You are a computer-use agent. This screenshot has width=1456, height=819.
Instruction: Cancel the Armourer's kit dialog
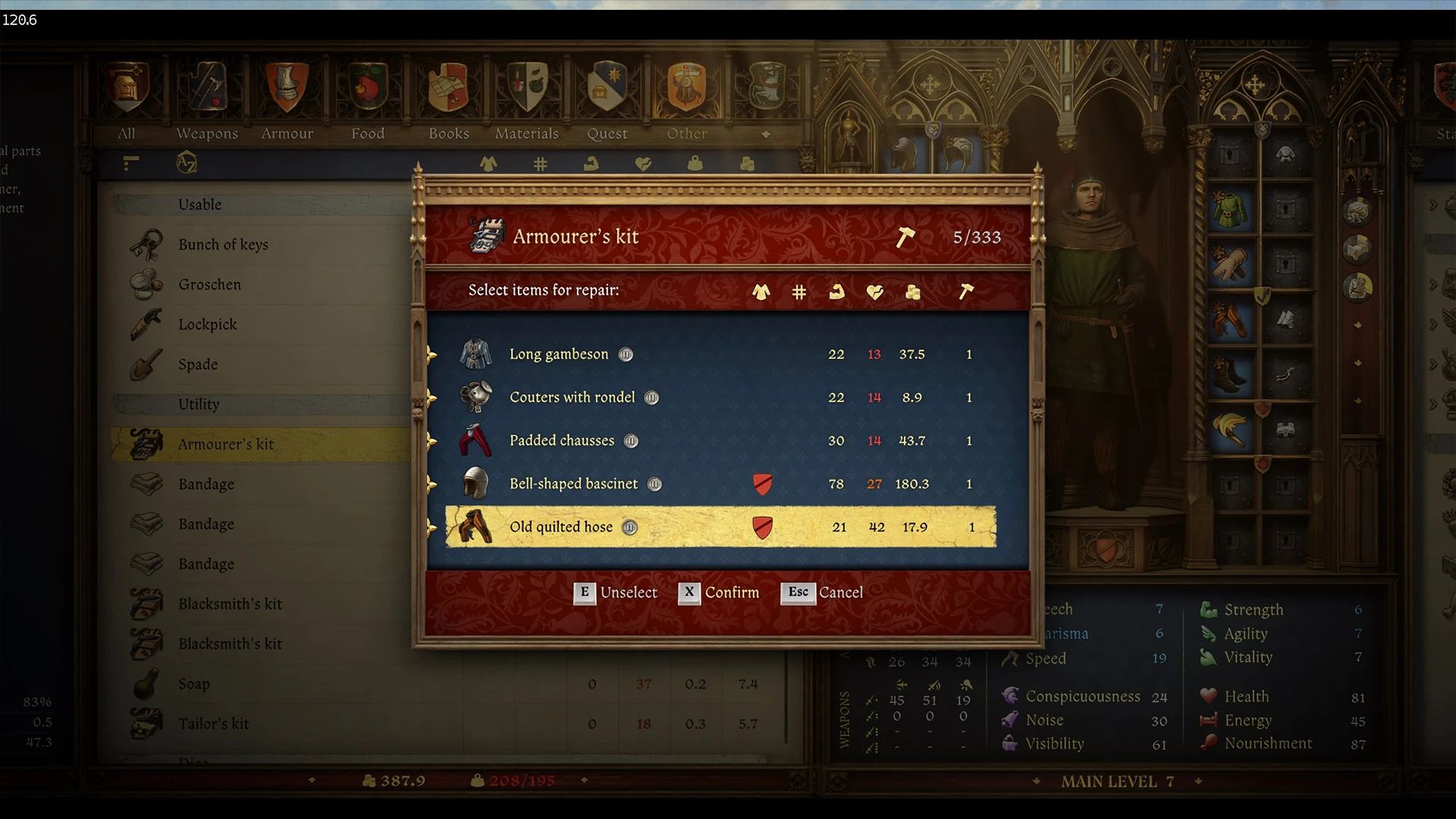[822, 592]
